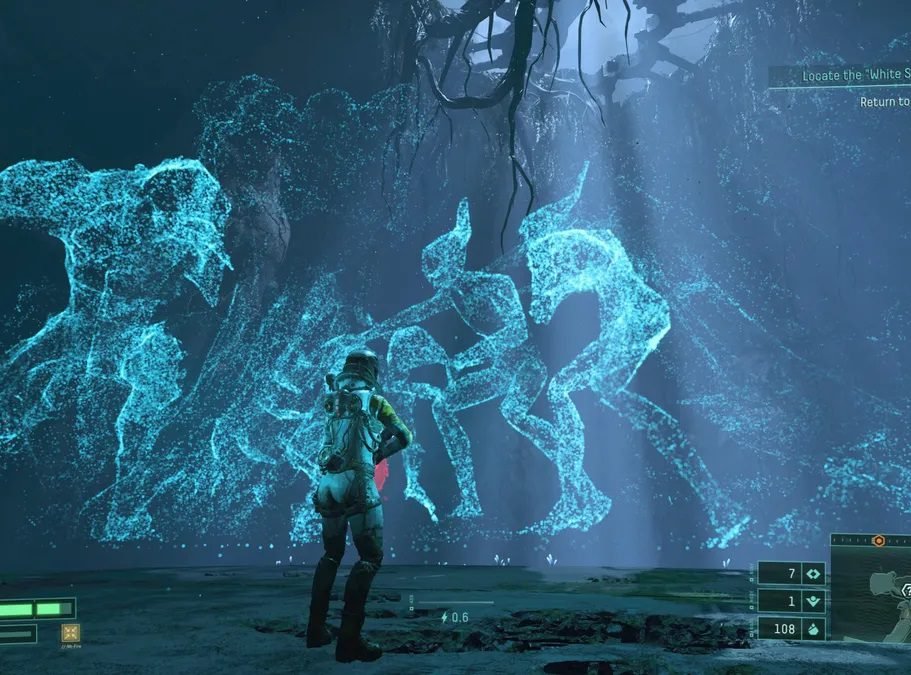Viewport: 911px width, 675px height.
Task: Select the question mark marker on the minimap
Action: coord(906,591)
